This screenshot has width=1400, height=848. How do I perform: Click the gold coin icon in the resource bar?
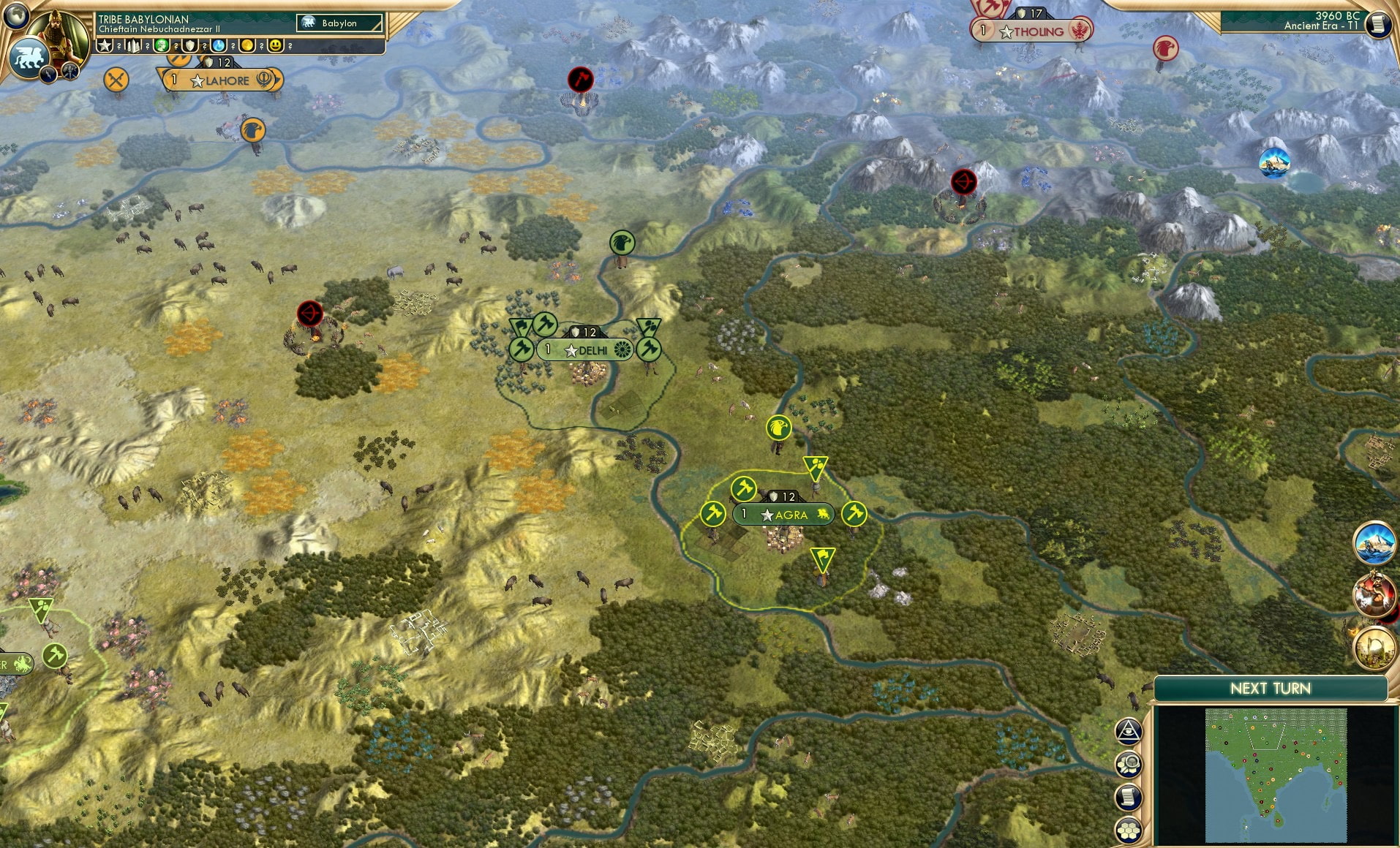click(247, 47)
